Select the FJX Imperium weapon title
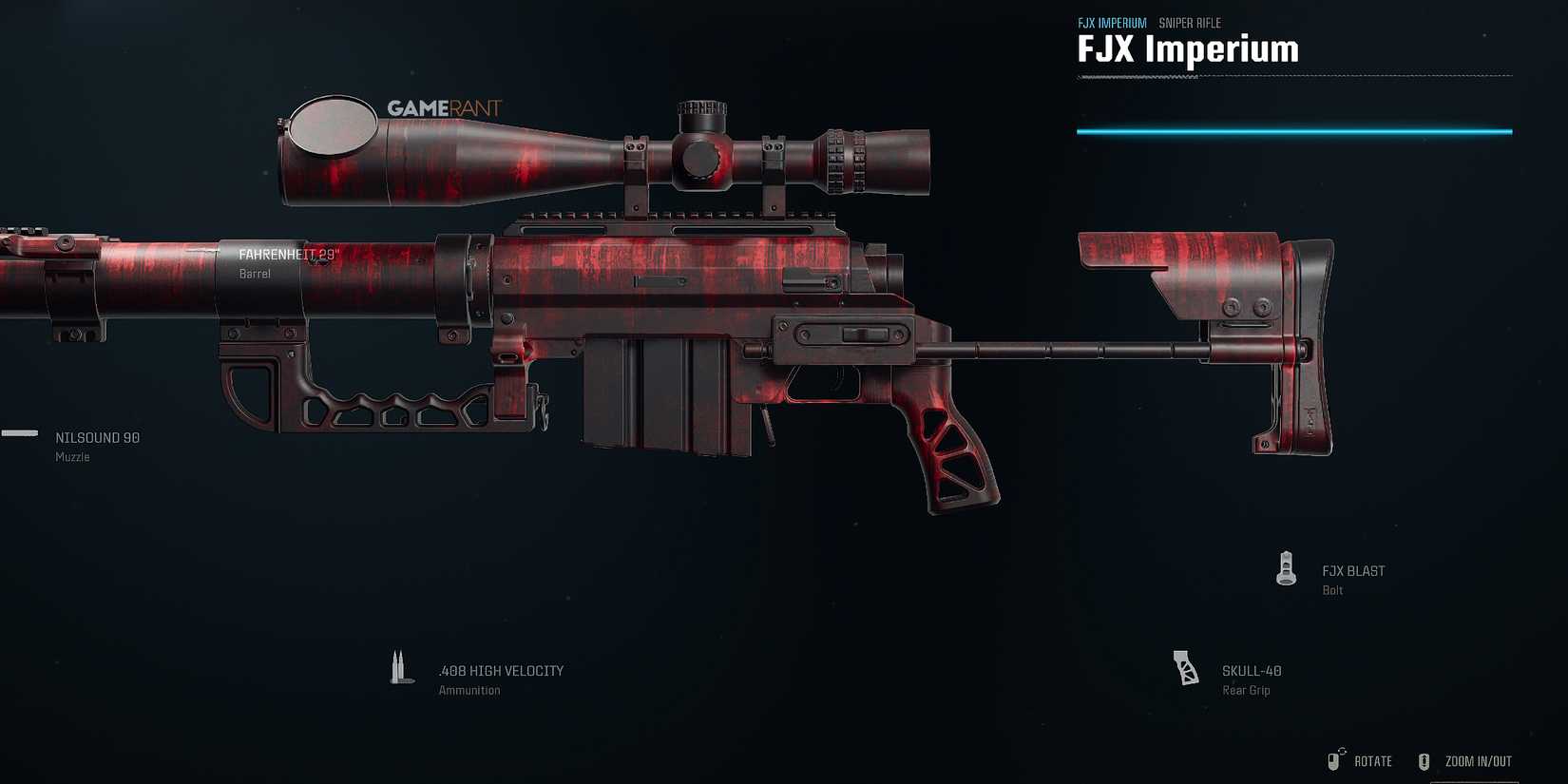This screenshot has width=1568, height=784. (x=1187, y=49)
